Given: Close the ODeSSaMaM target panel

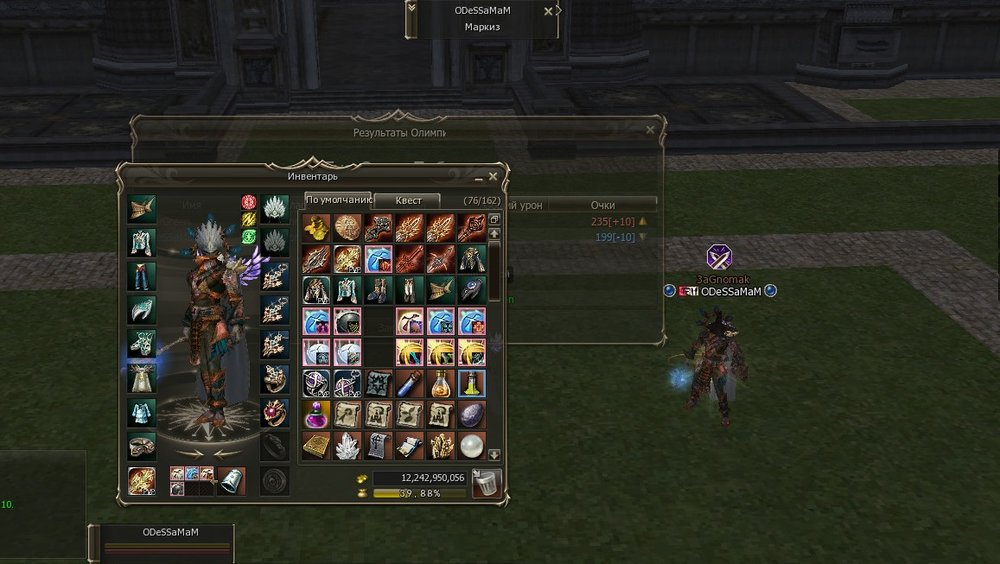Looking at the screenshot, I should tap(548, 12).
